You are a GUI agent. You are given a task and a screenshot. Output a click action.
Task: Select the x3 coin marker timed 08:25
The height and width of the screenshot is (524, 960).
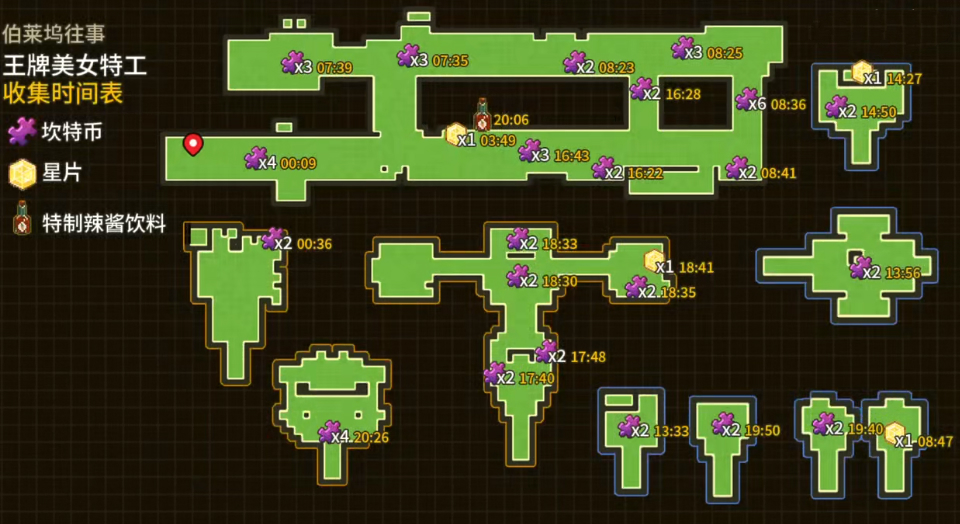tap(684, 48)
